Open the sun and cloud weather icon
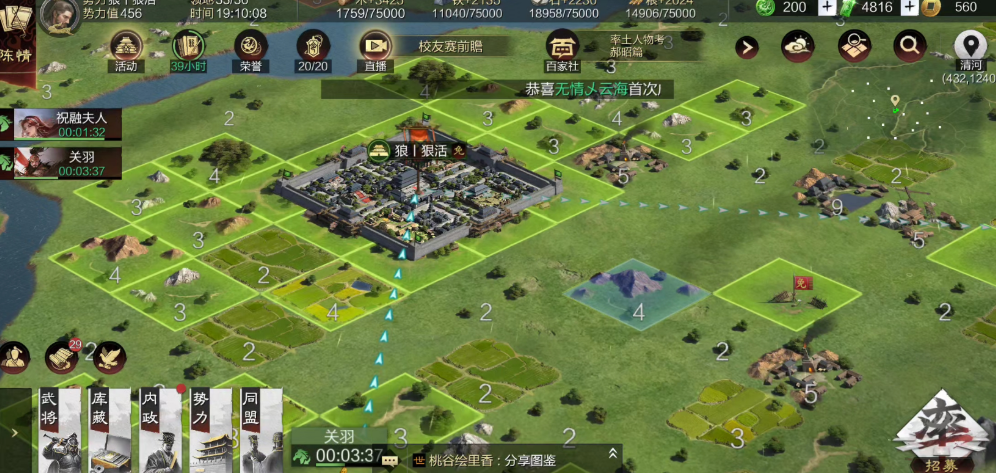The image size is (996, 473). tap(799, 46)
